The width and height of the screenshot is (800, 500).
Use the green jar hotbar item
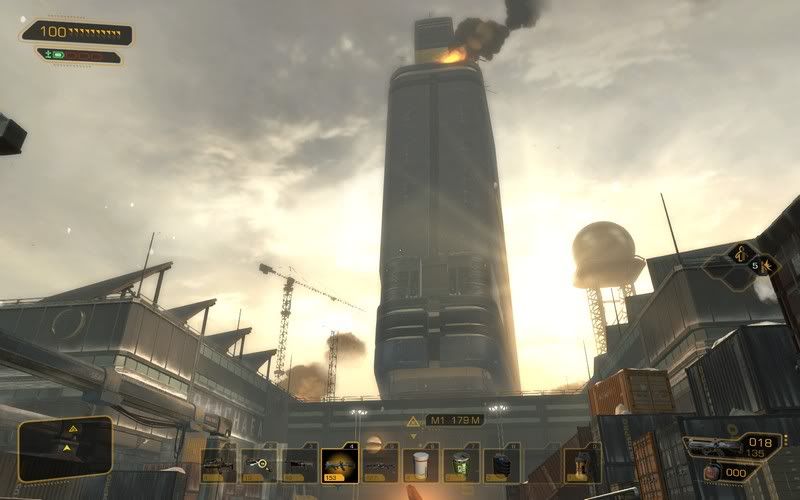click(460, 464)
